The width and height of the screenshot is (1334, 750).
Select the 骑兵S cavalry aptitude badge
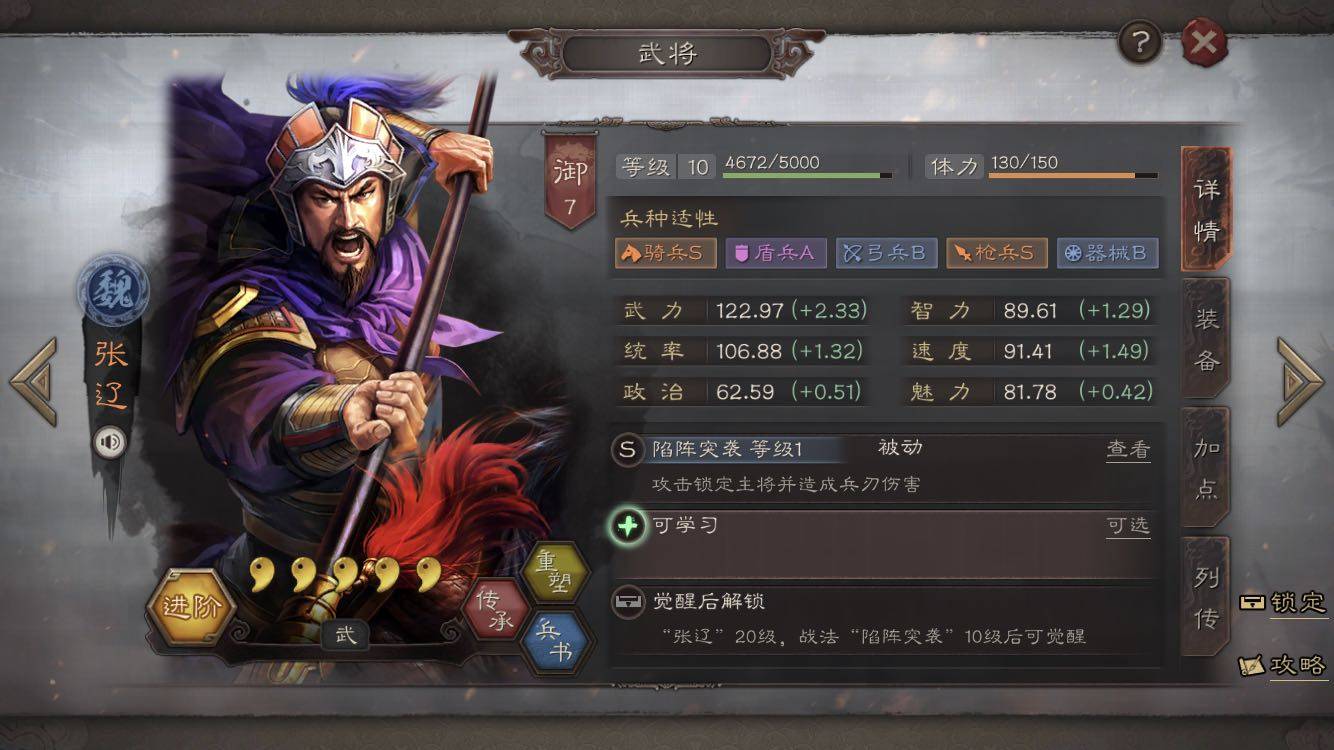665,253
